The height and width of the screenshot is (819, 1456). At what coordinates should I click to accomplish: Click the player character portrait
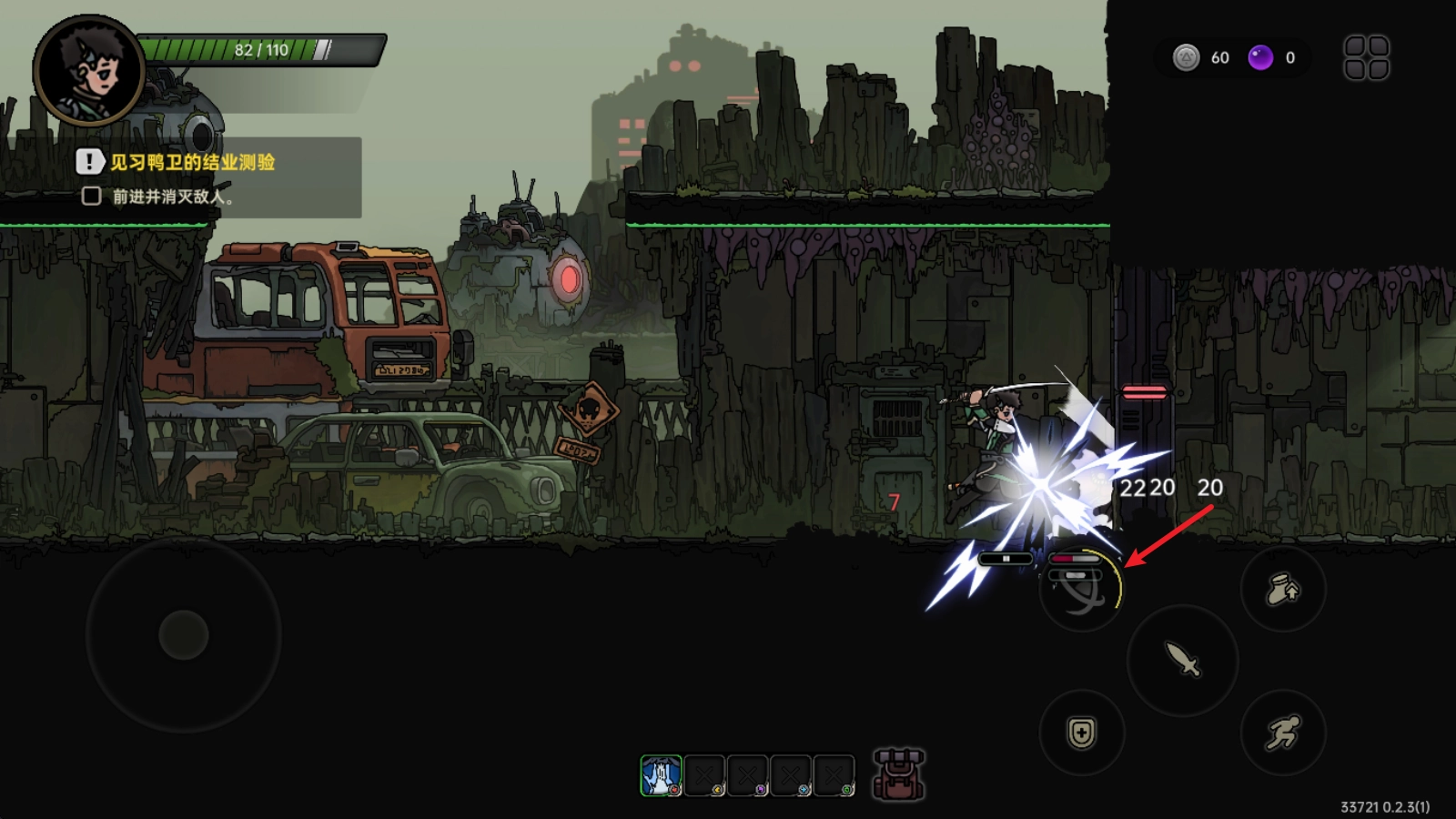point(88,70)
